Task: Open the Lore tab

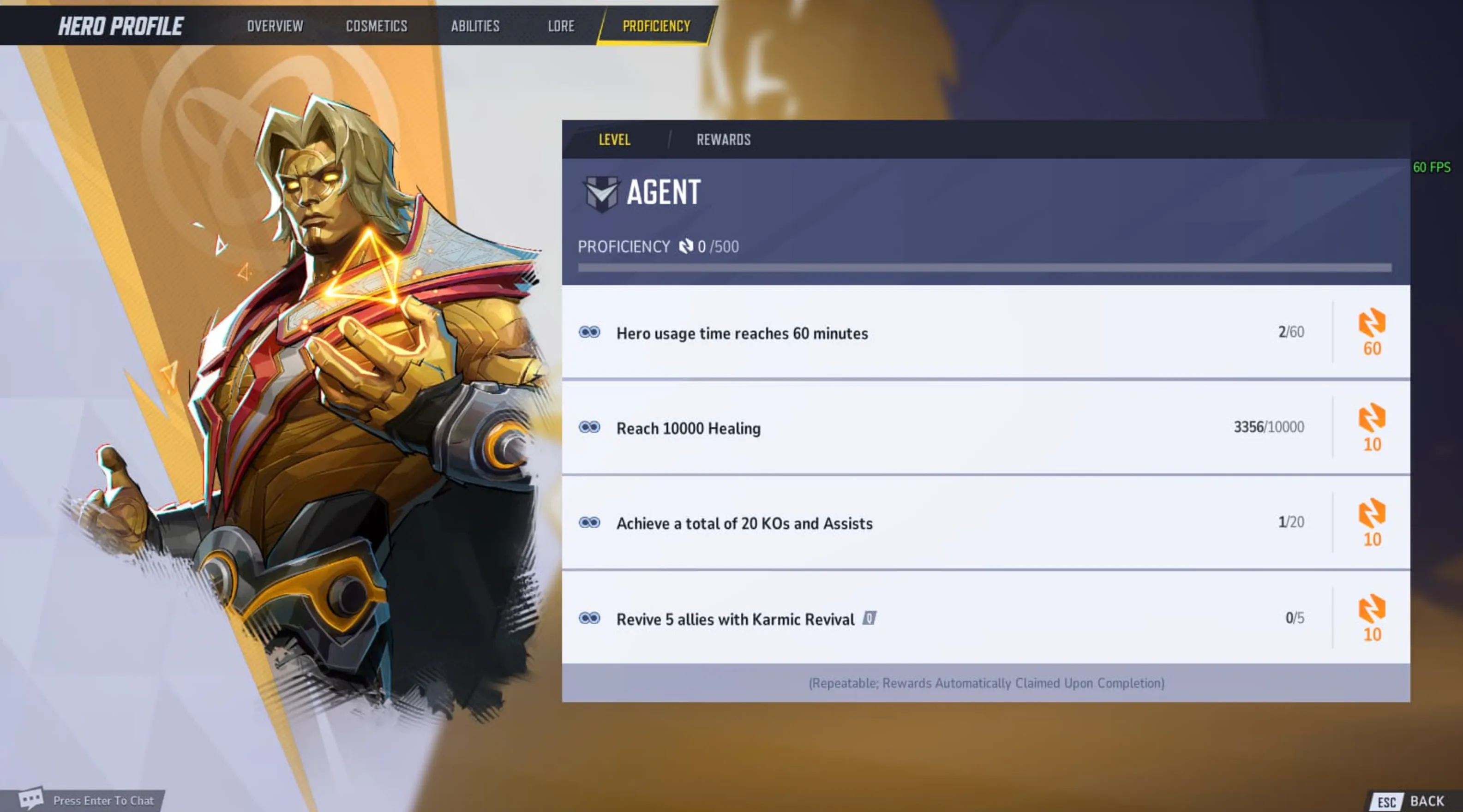Action: pyautogui.click(x=561, y=26)
